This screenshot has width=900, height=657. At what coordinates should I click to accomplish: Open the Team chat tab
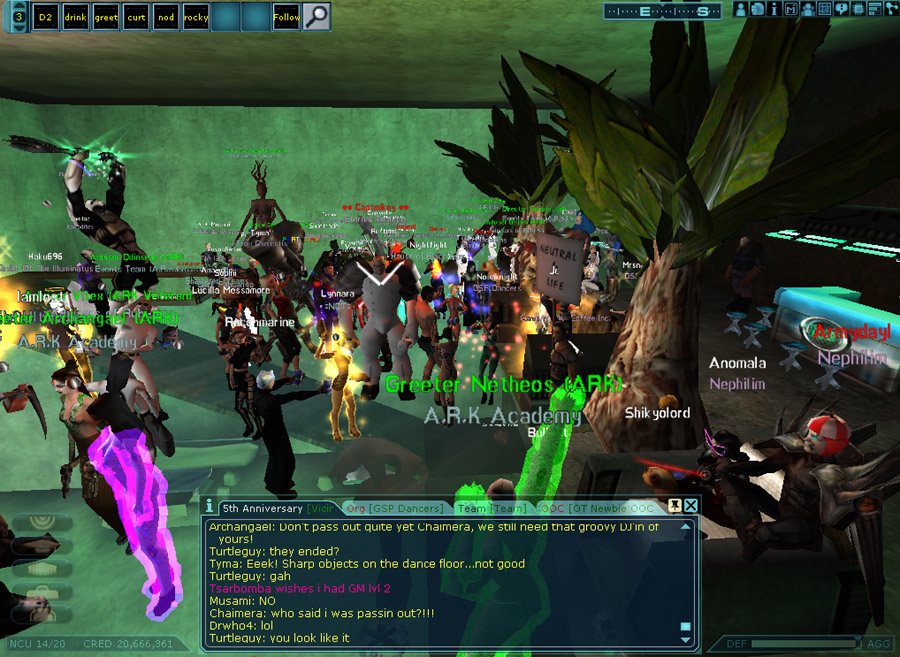pyautogui.click(x=492, y=508)
